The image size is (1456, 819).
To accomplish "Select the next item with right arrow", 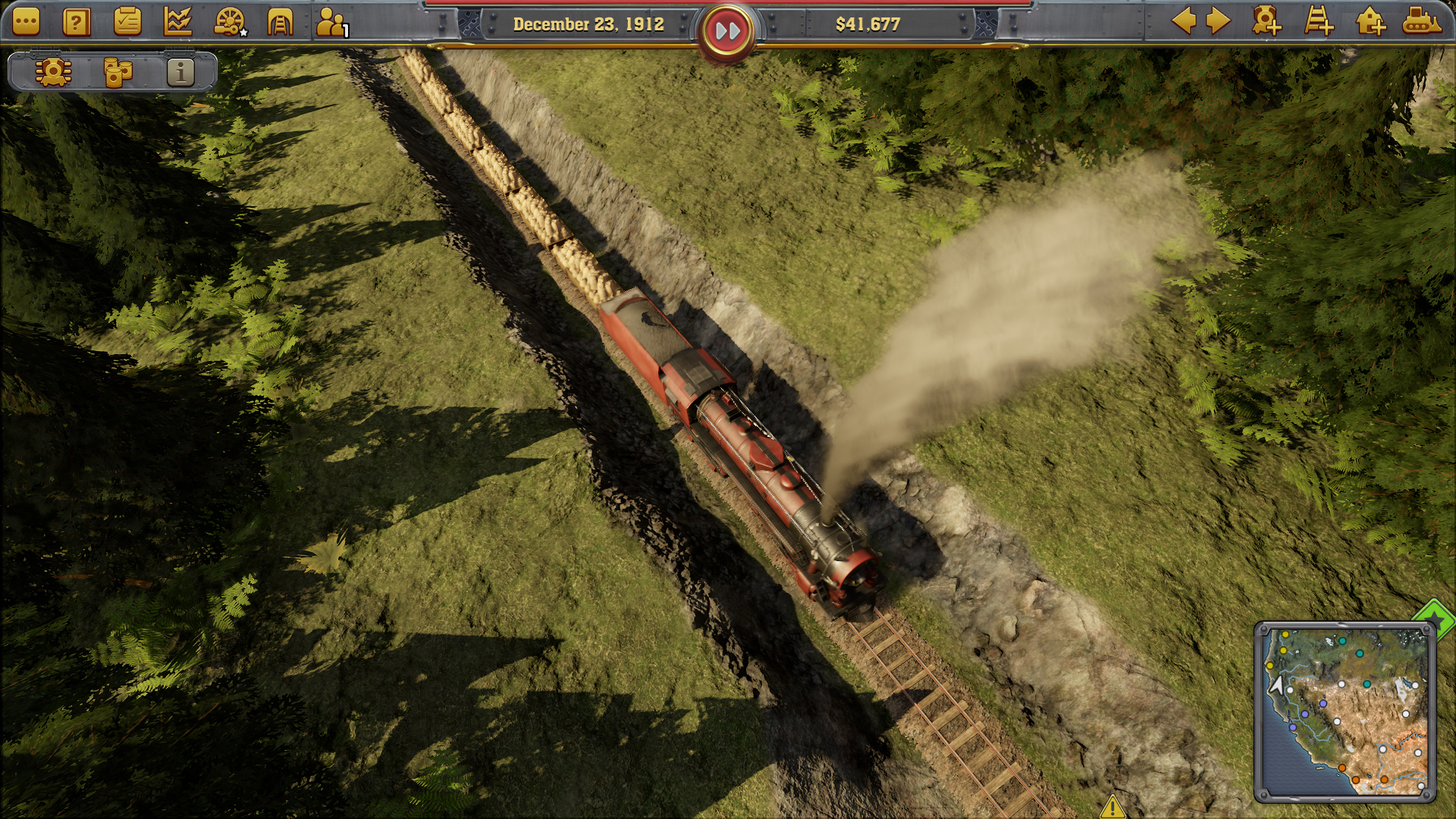I will tap(1218, 21).
